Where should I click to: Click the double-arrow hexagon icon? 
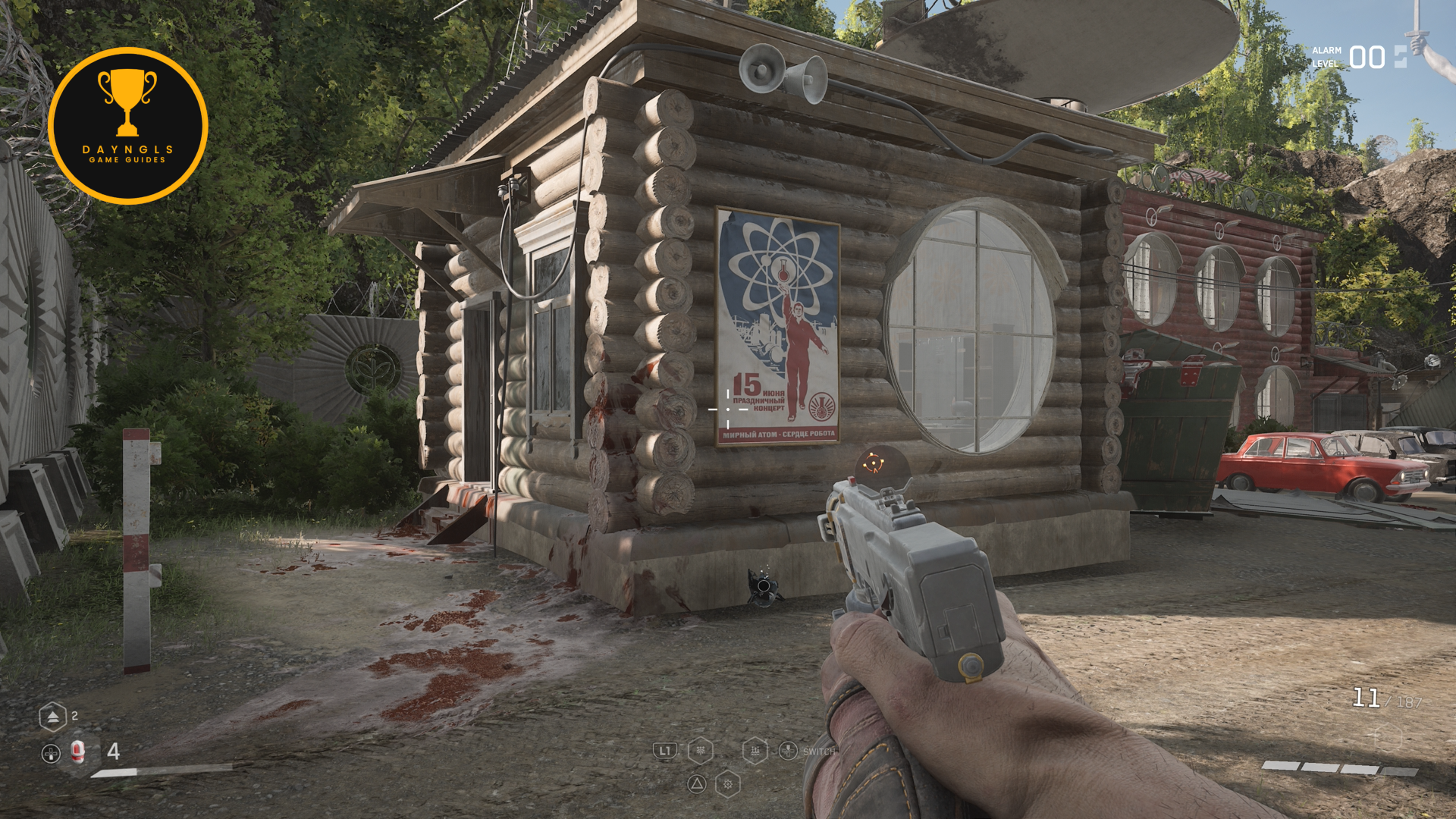tap(52, 716)
